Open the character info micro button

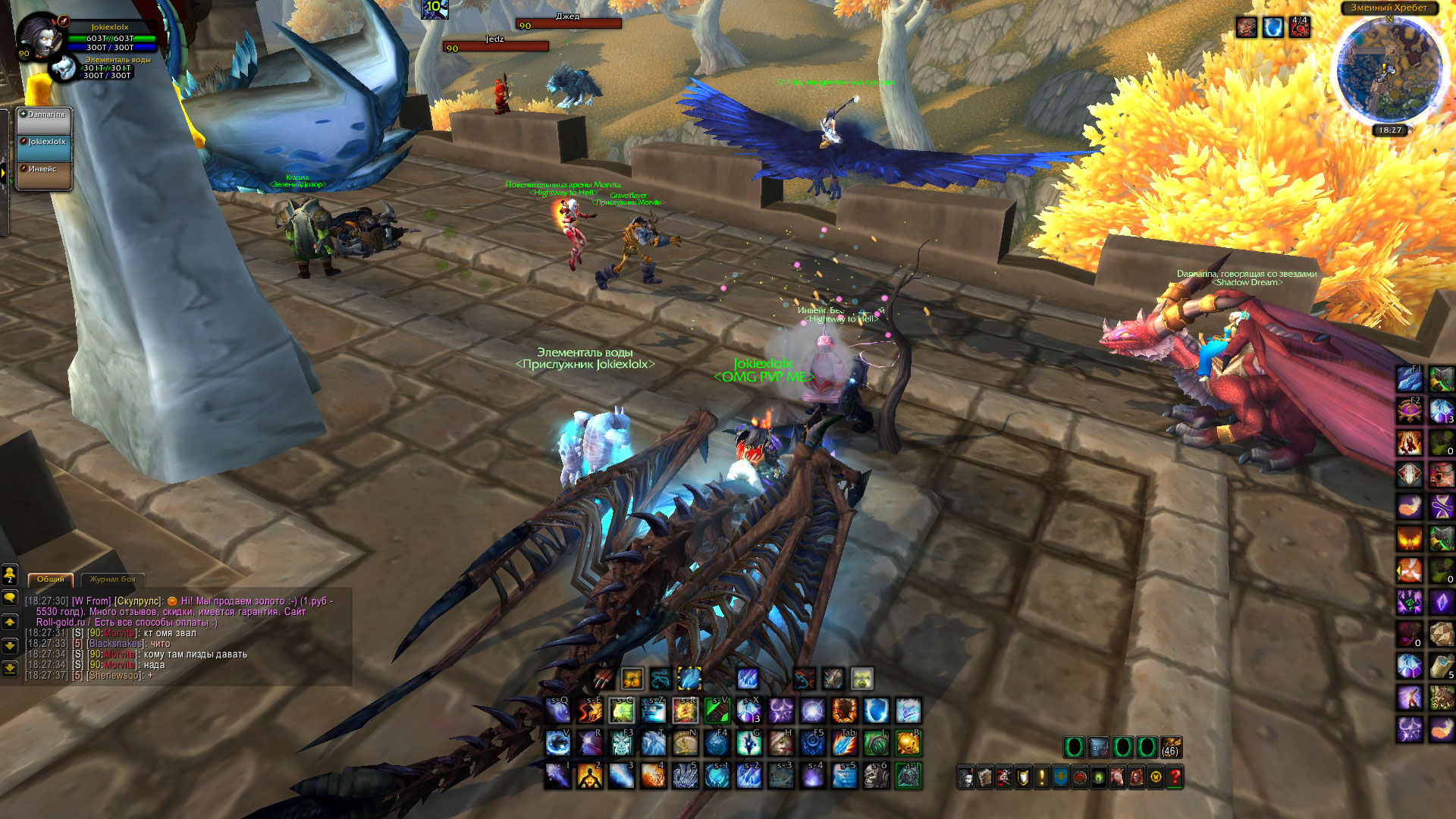pos(966,777)
